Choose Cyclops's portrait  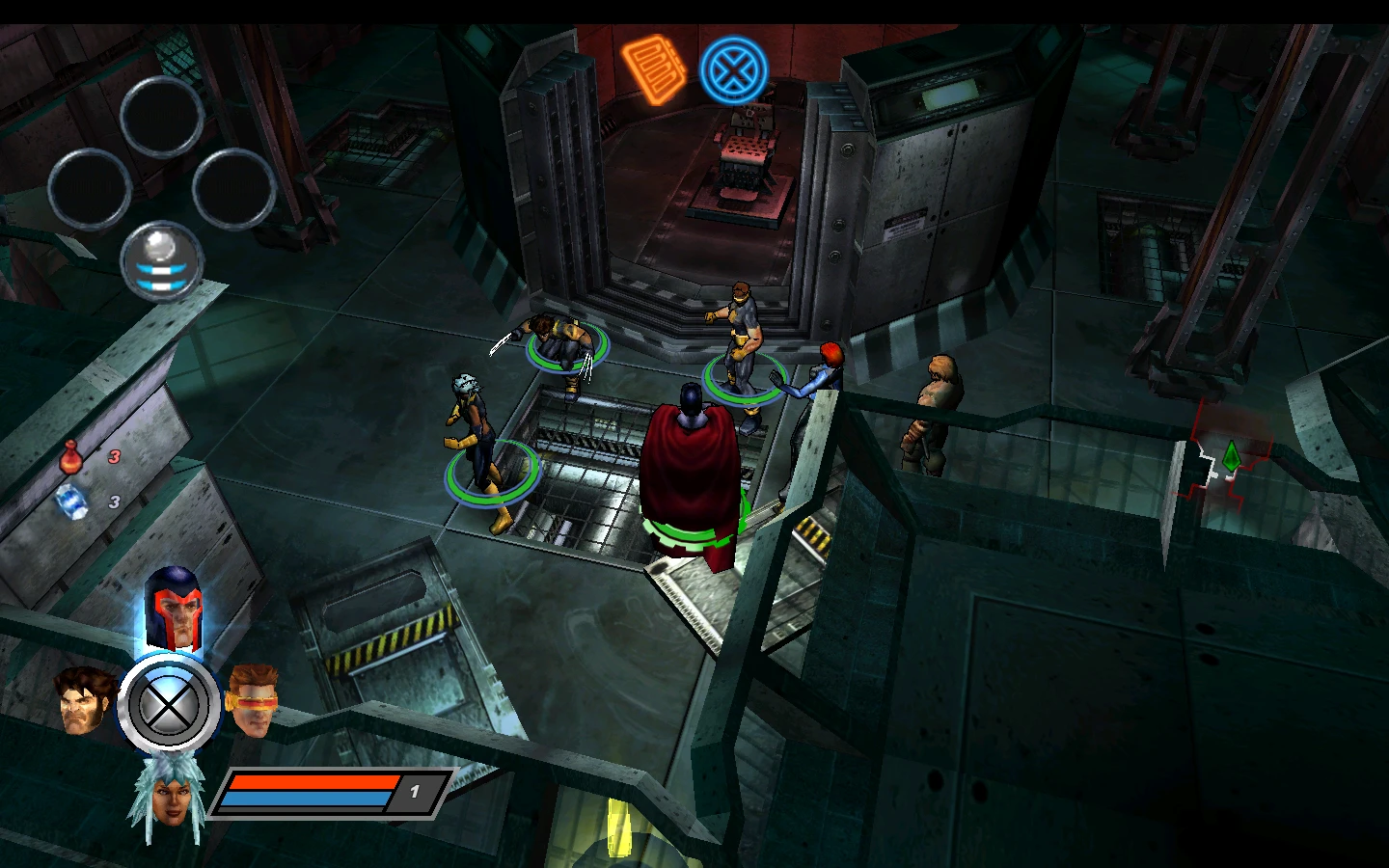[x=254, y=699]
